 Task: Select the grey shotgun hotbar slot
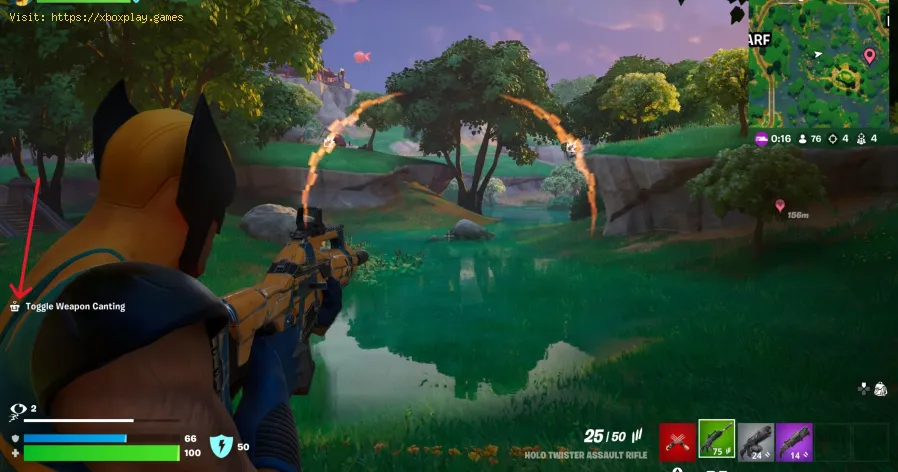click(x=755, y=441)
